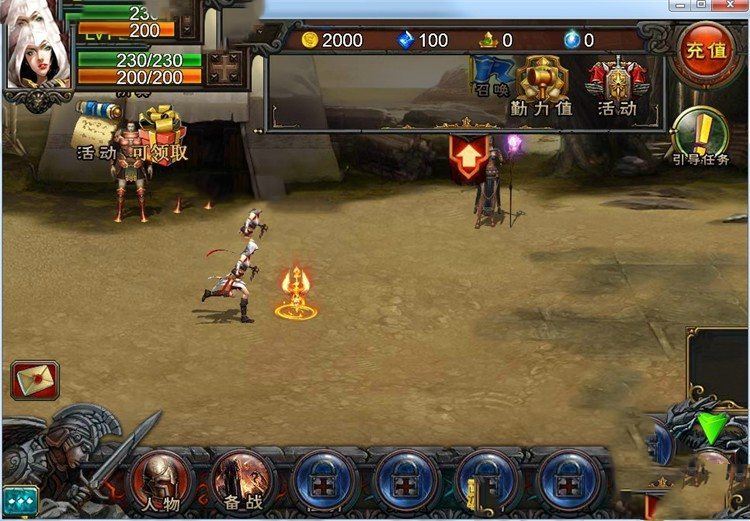
Task: Open the 引导任务 guide quest icon
Action: click(700, 134)
